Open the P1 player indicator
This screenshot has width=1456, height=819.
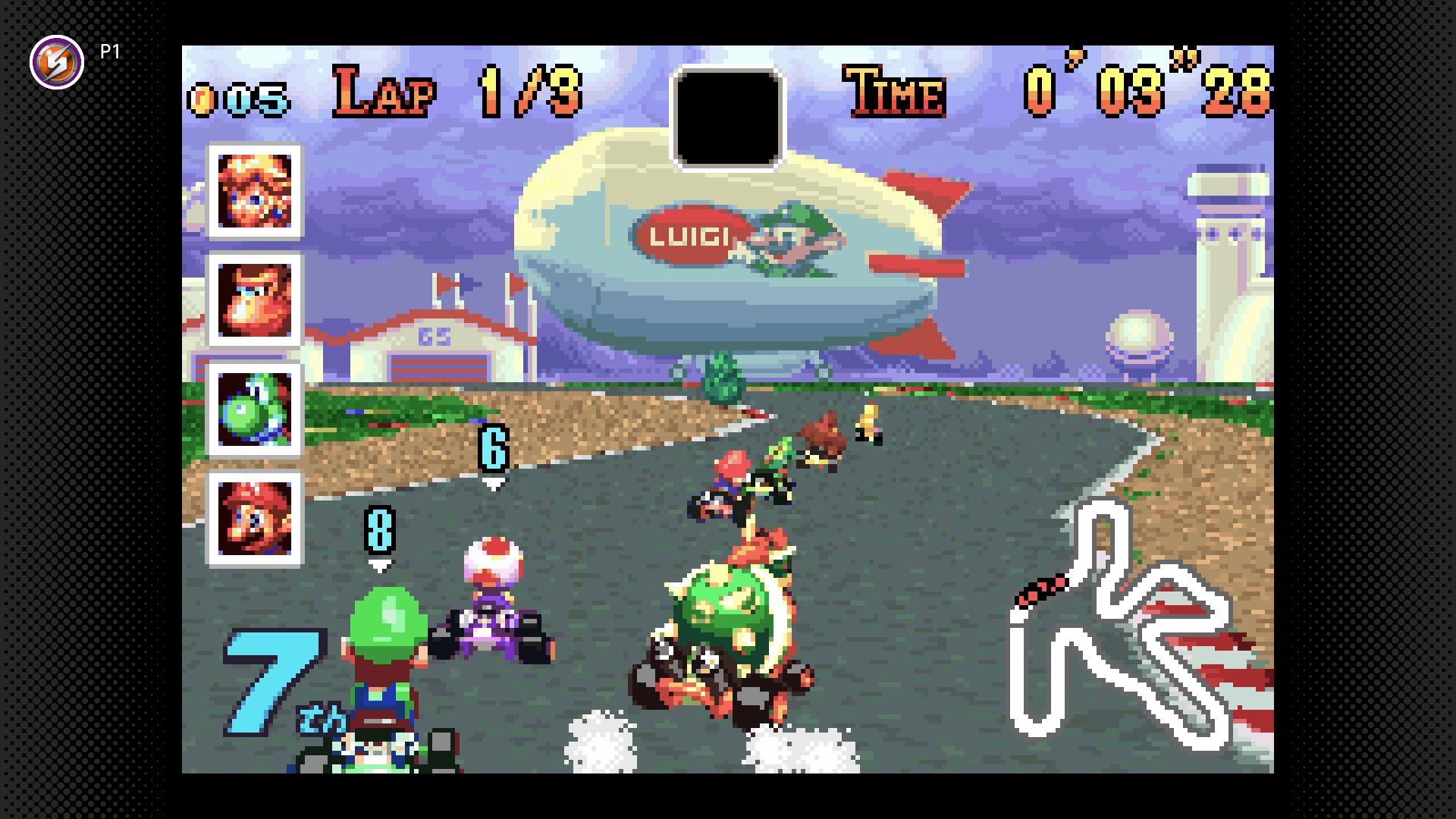pos(108,52)
